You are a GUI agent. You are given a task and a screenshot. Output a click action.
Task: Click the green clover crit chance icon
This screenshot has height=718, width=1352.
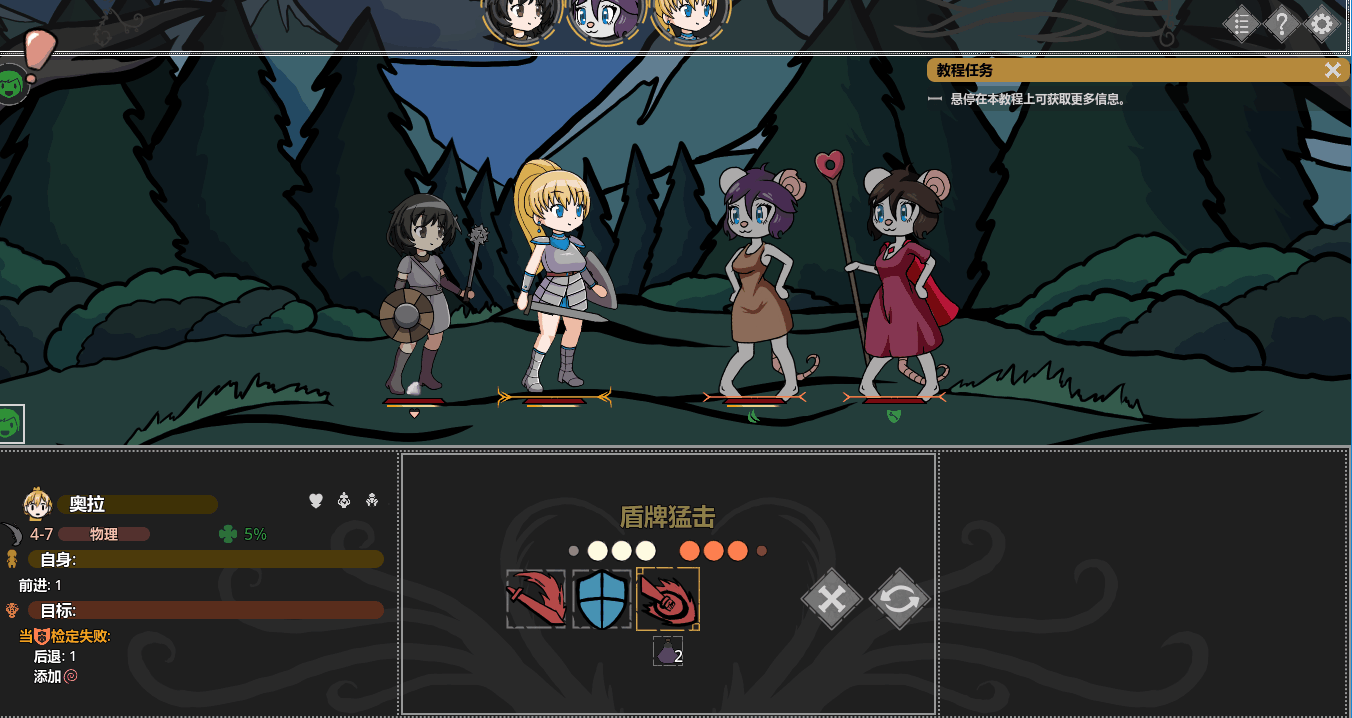coord(228,534)
